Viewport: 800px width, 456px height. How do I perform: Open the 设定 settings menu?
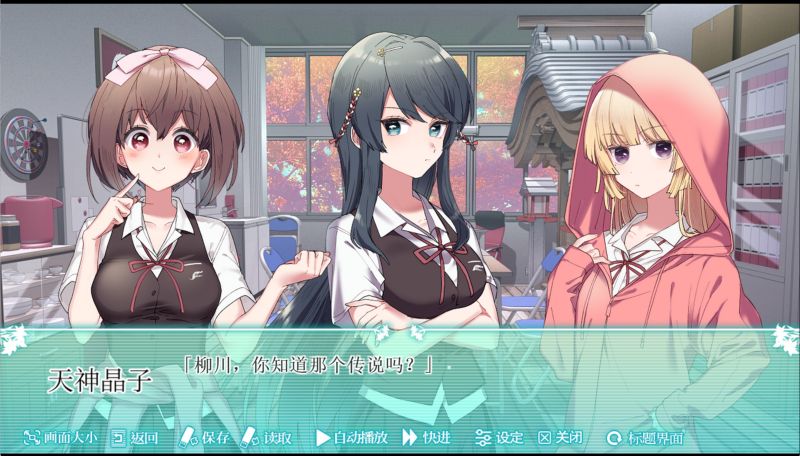tap(499, 437)
